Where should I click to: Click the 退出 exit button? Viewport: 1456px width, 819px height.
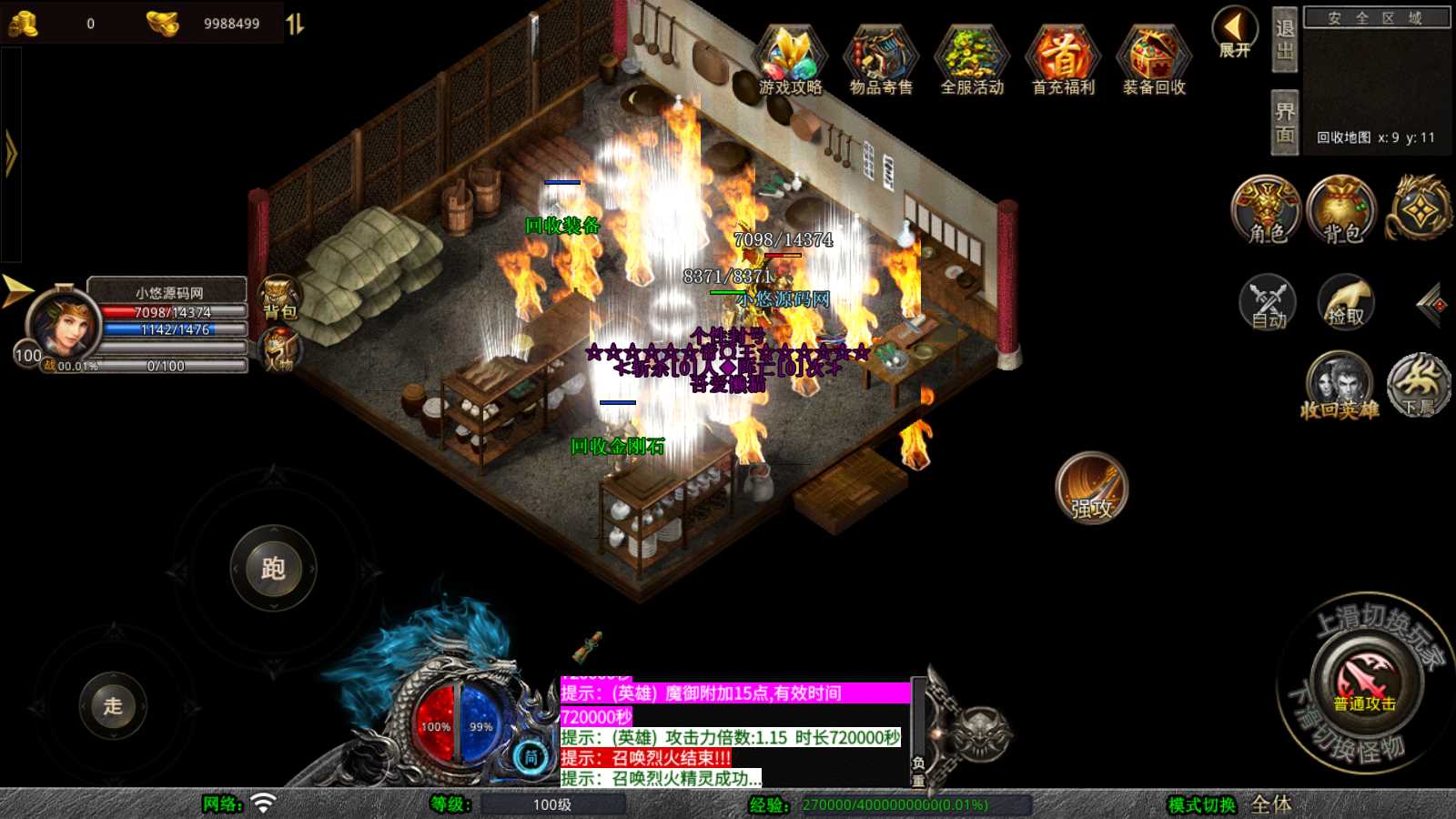click(x=1285, y=40)
